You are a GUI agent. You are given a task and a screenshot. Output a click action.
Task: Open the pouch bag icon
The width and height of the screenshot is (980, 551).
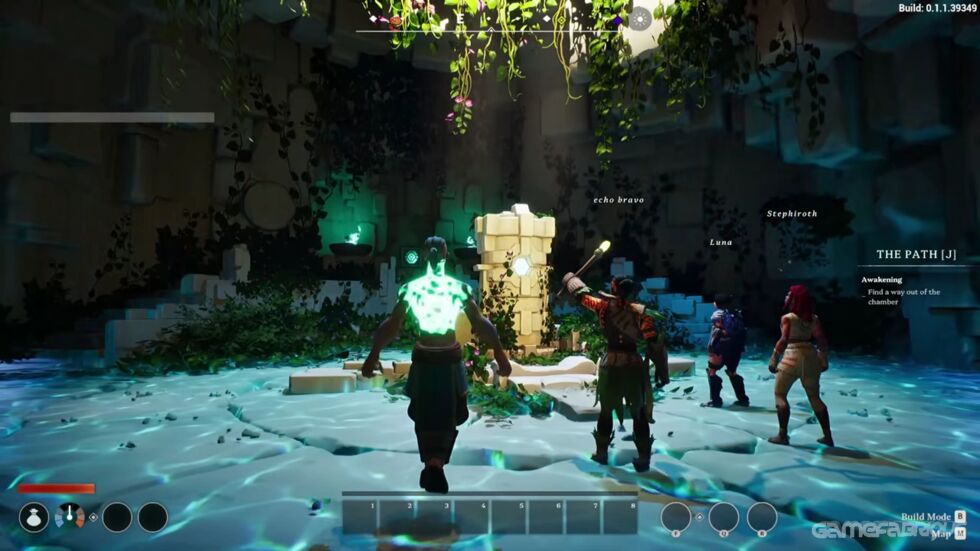34,517
